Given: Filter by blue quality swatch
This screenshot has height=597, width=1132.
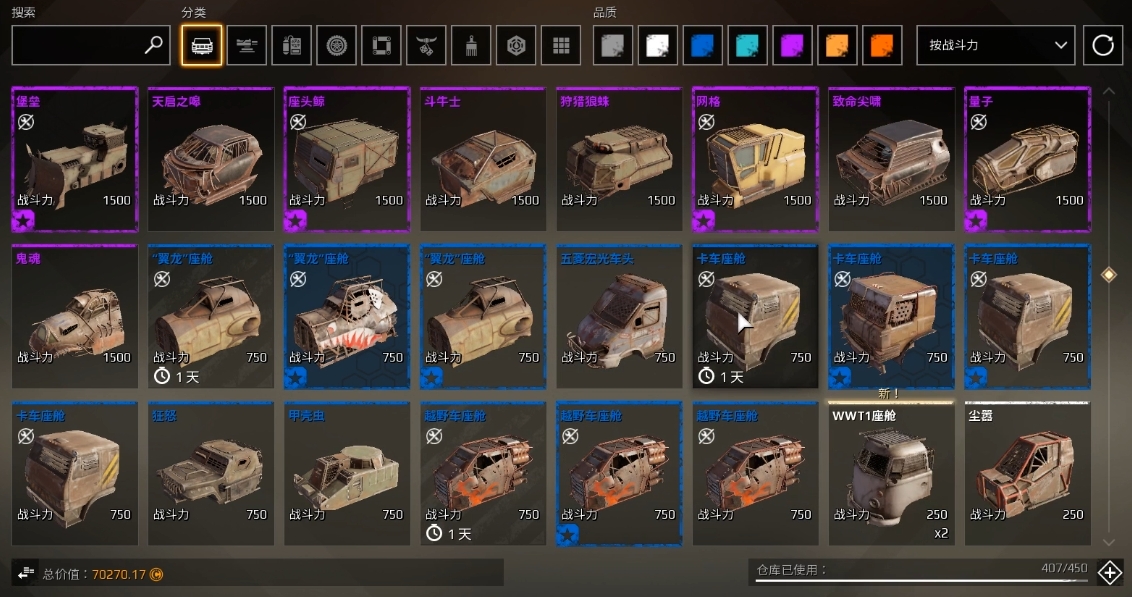Looking at the screenshot, I should pyautogui.click(x=705, y=45).
